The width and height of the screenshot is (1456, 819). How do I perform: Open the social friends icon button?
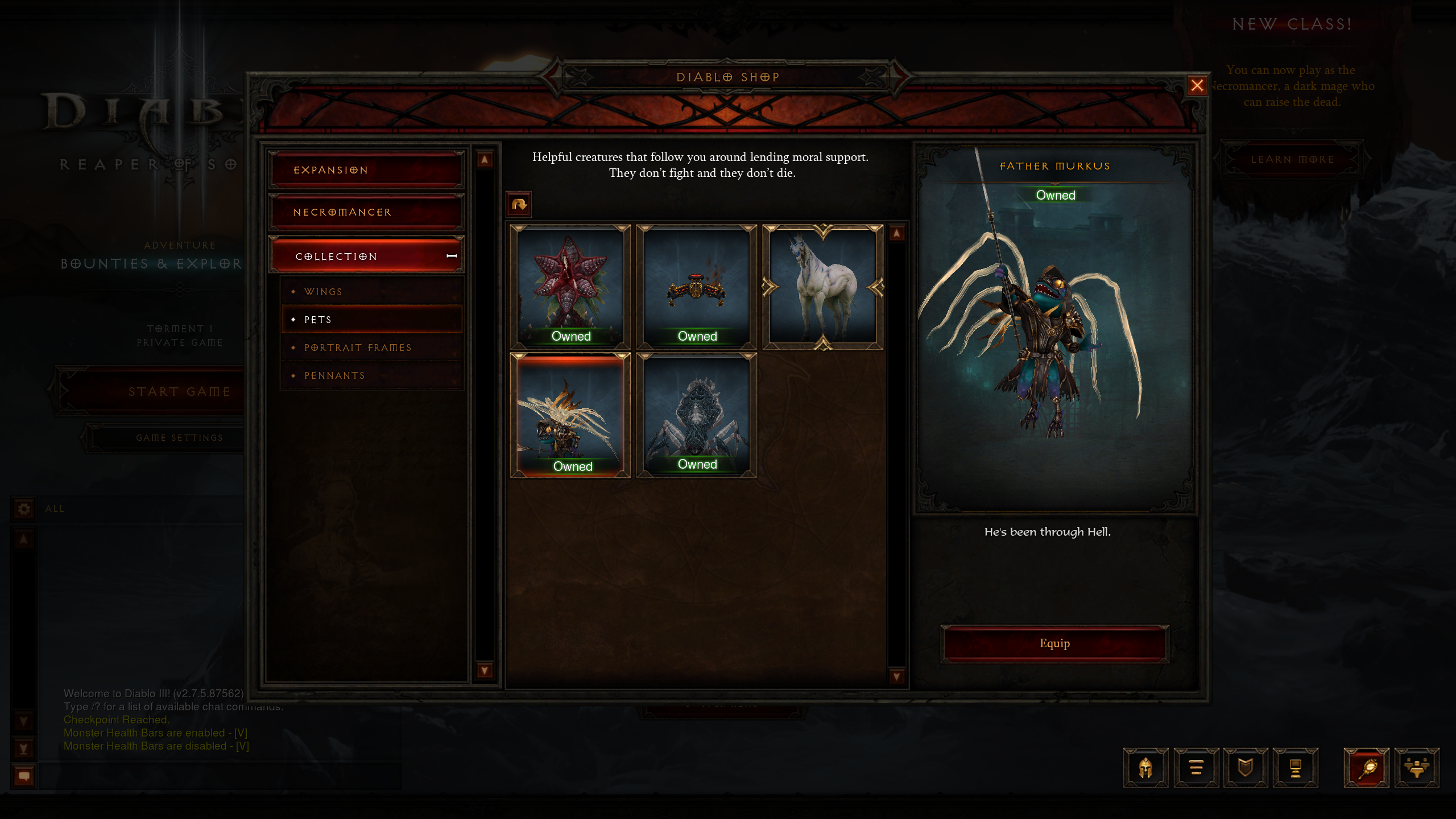[x=1416, y=768]
